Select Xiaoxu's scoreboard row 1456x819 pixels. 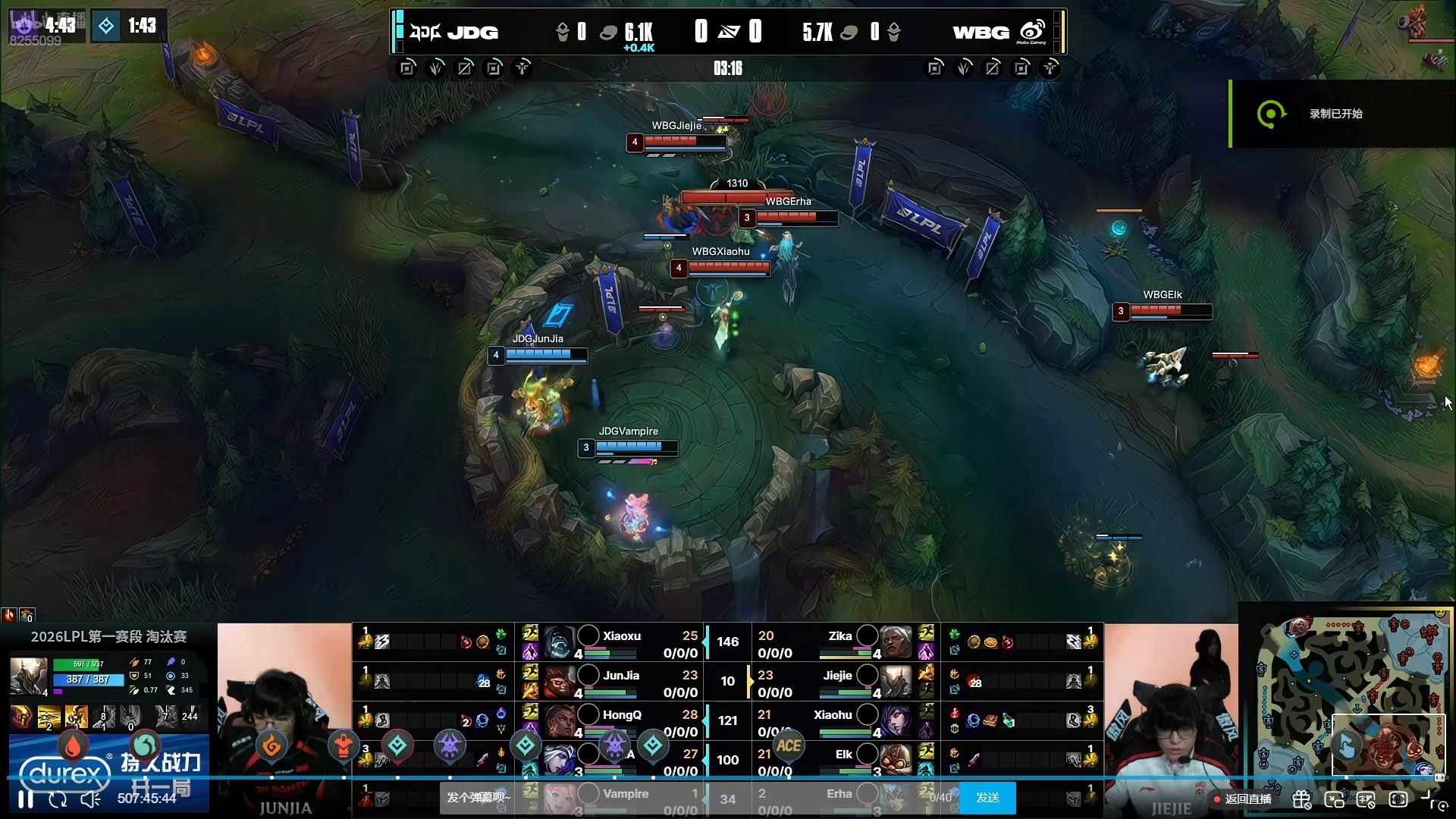pyautogui.click(x=622, y=643)
